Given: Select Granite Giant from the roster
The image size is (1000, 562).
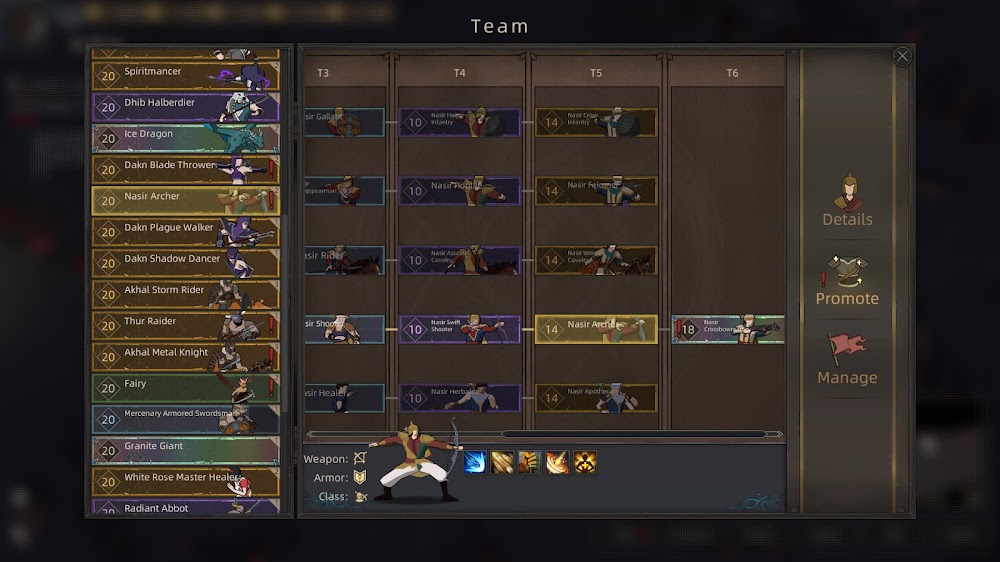Looking at the screenshot, I should coord(186,450).
